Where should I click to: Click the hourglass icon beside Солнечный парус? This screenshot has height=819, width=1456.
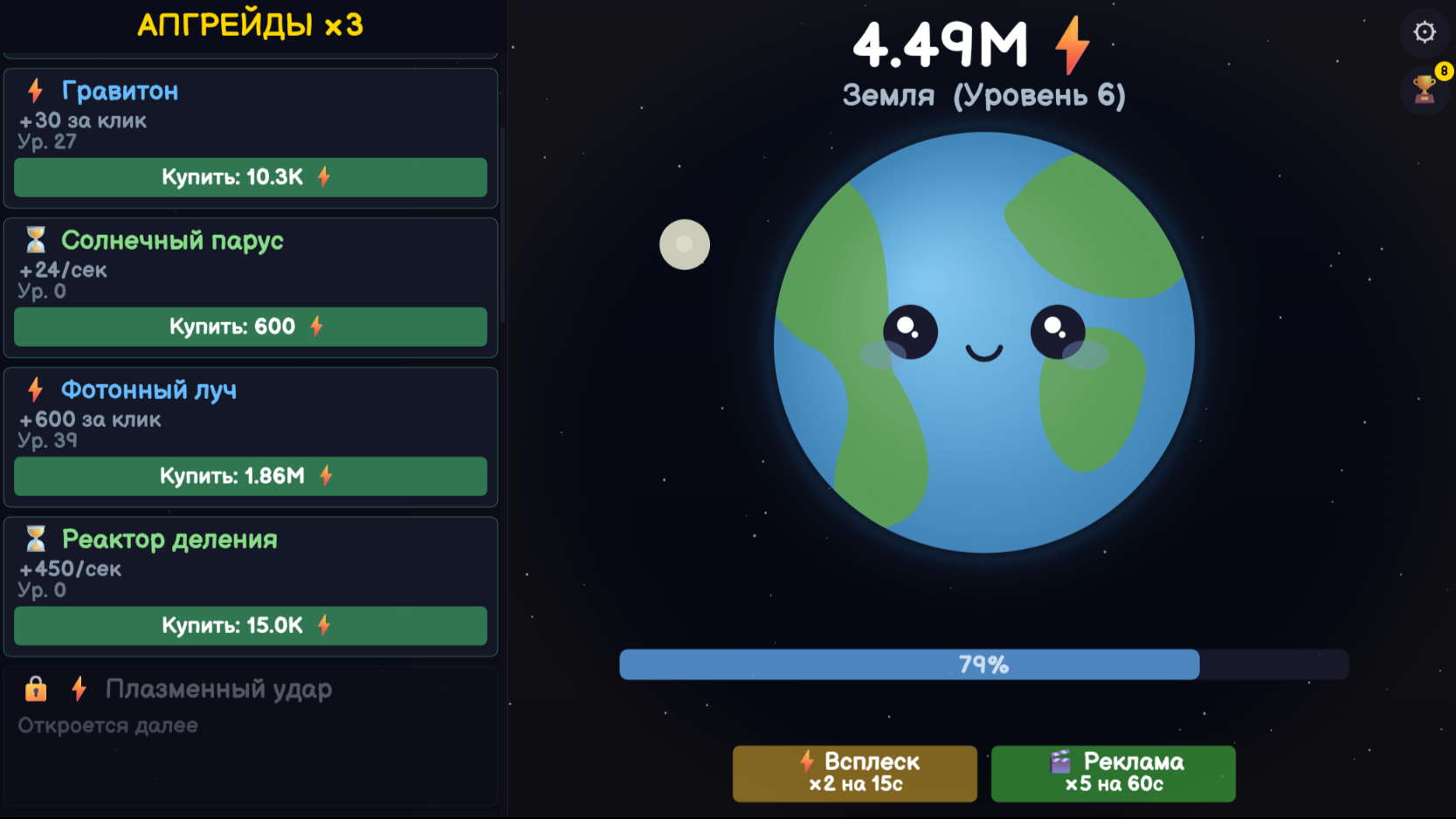(34, 241)
